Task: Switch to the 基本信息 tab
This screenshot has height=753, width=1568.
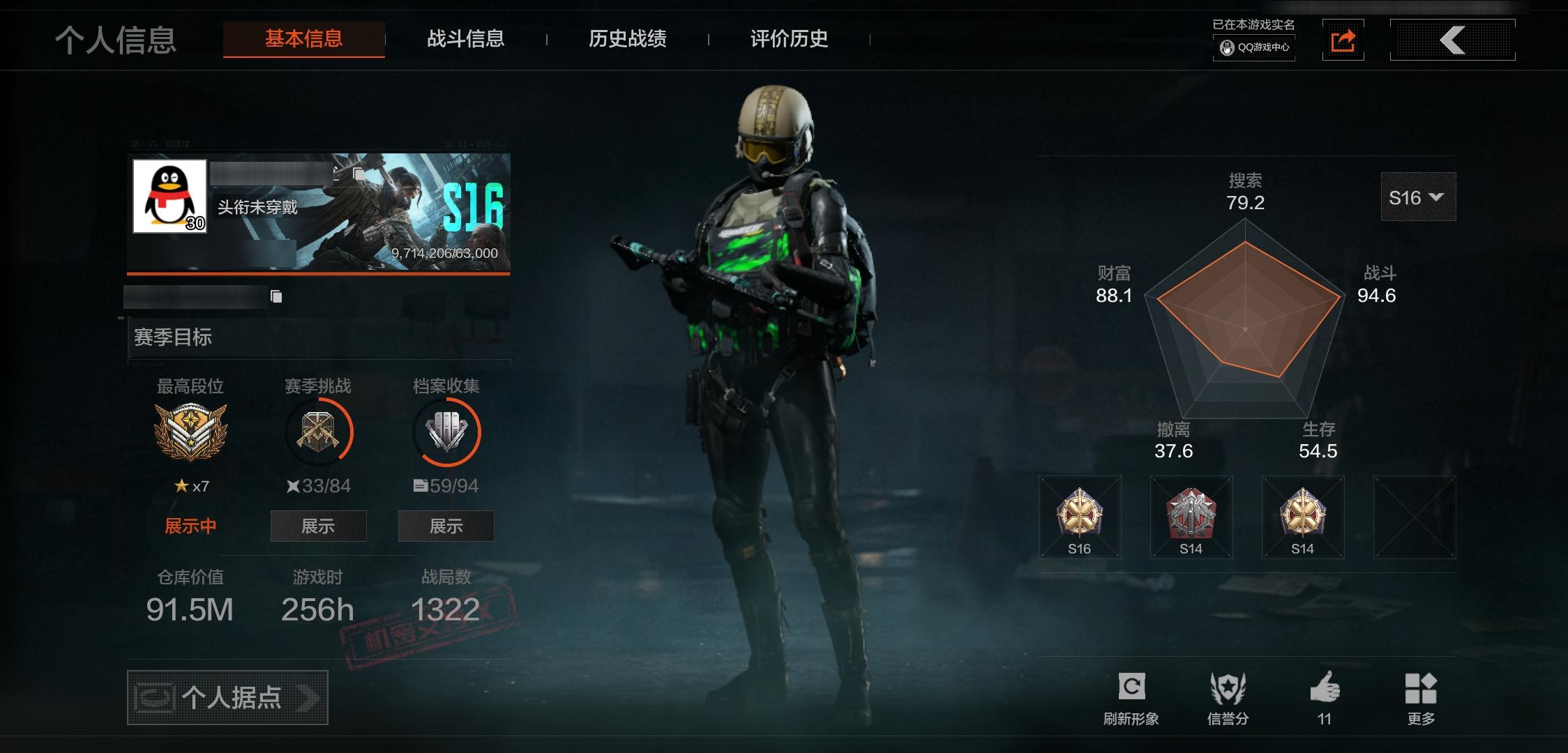Action: [303, 39]
